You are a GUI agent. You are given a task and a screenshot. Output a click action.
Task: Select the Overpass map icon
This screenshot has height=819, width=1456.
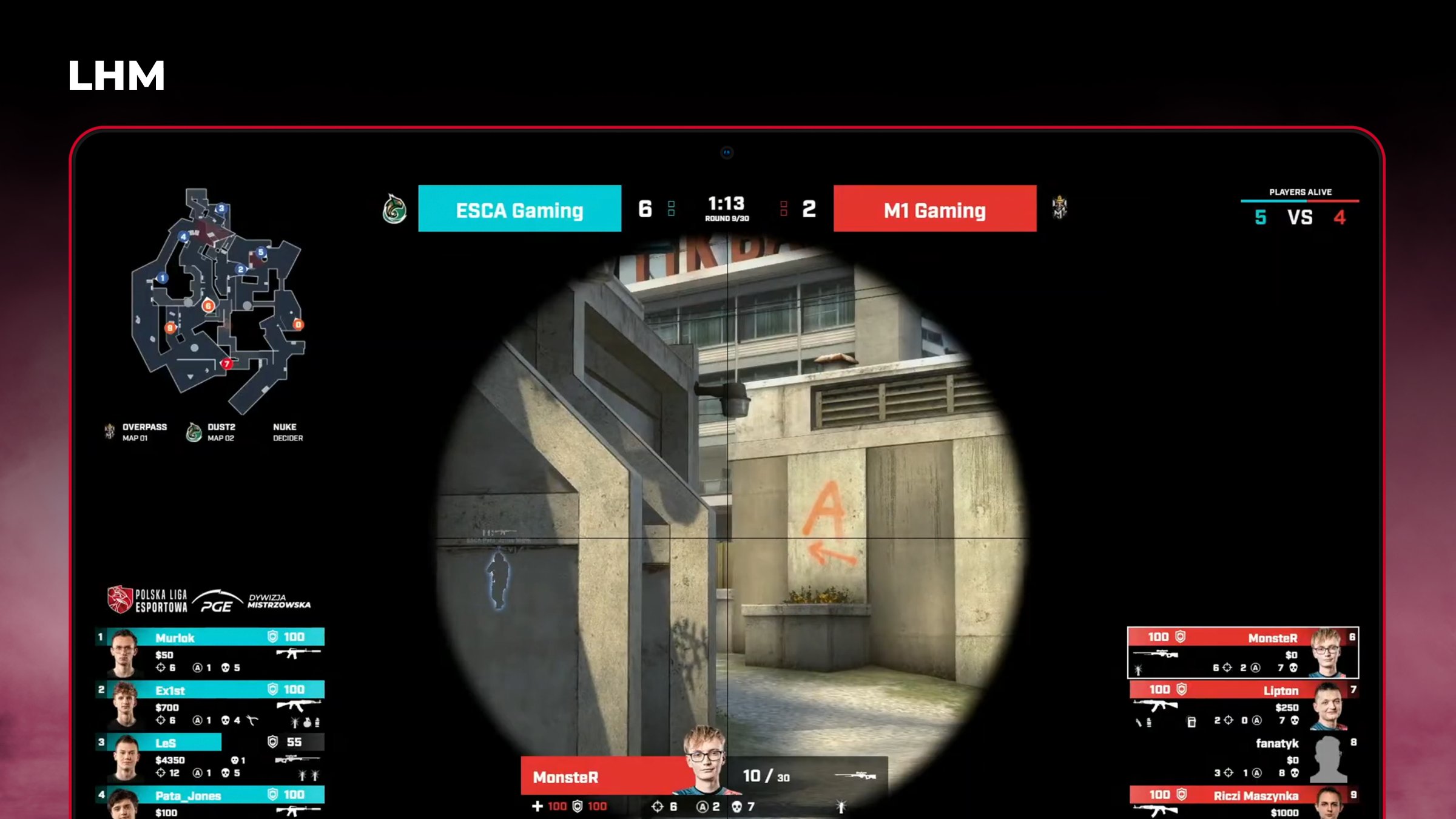pos(109,431)
